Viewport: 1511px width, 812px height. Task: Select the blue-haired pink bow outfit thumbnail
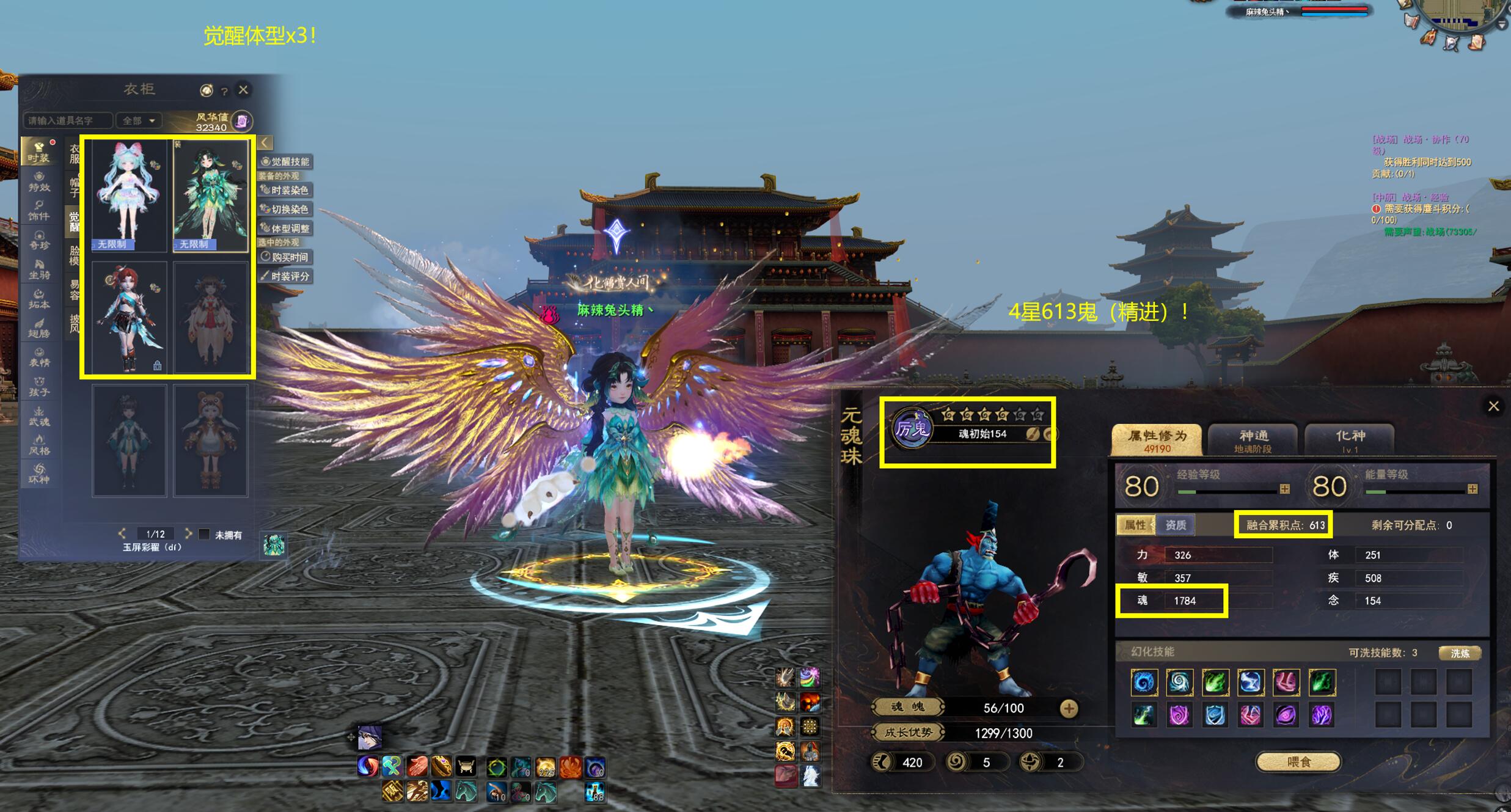[128, 196]
